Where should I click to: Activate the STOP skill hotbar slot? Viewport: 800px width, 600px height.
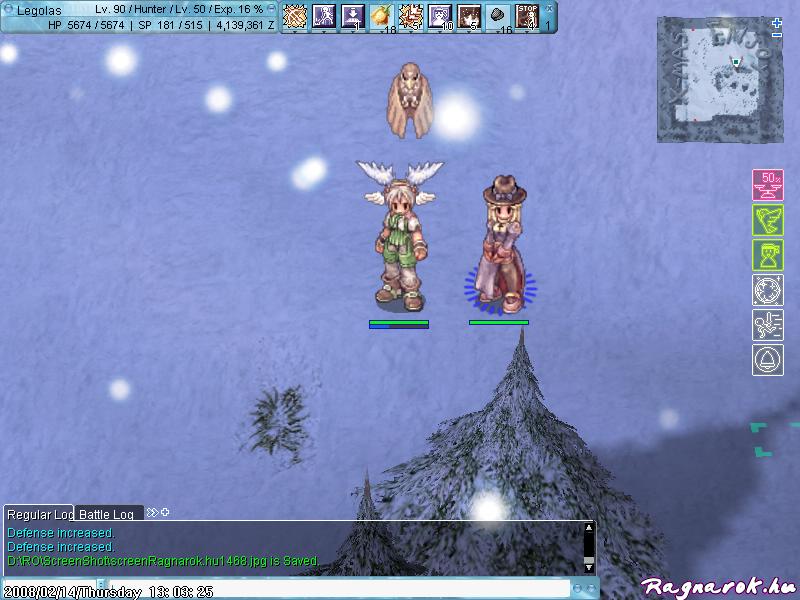point(527,15)
